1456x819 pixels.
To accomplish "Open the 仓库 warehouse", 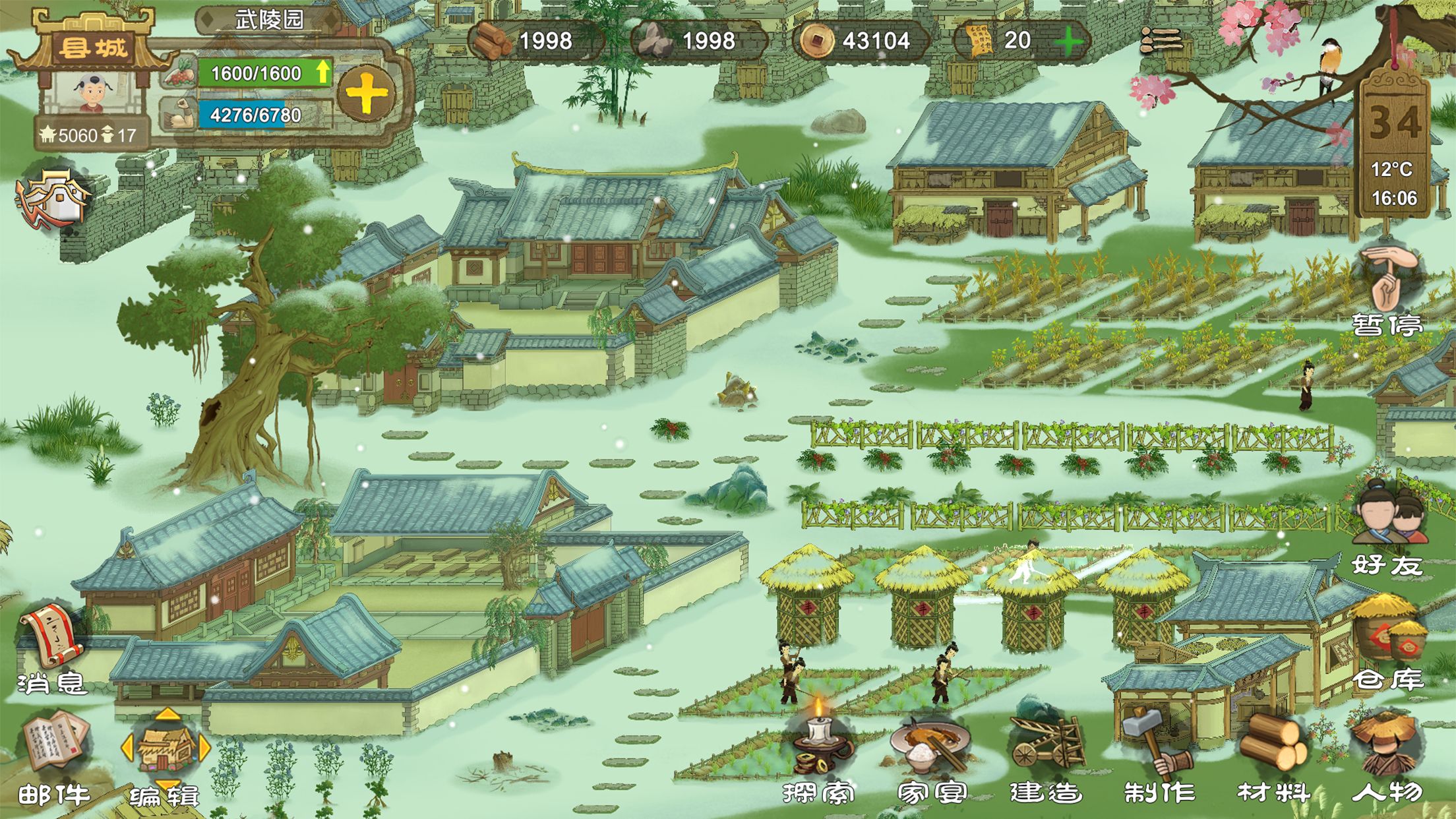I will (x=1388, y=646).
